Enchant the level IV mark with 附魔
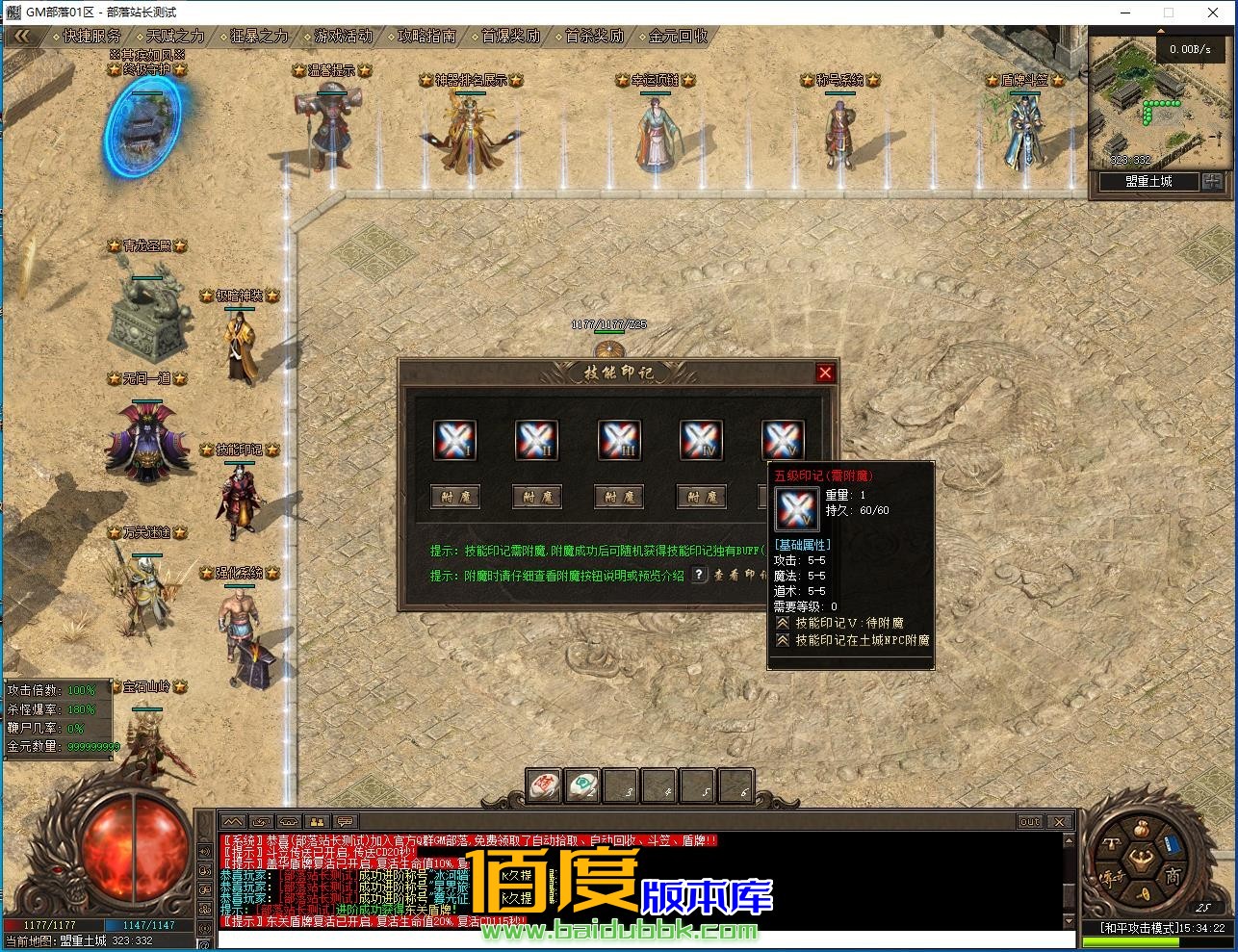Viewport: 1238px width, 952px height. [x=701, y=497]
